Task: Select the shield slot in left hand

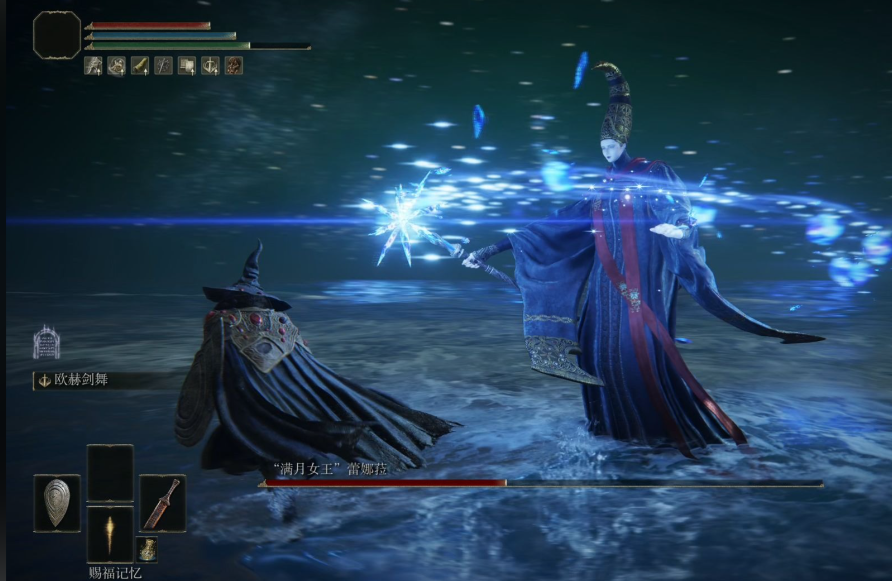Action: [57, 502]
